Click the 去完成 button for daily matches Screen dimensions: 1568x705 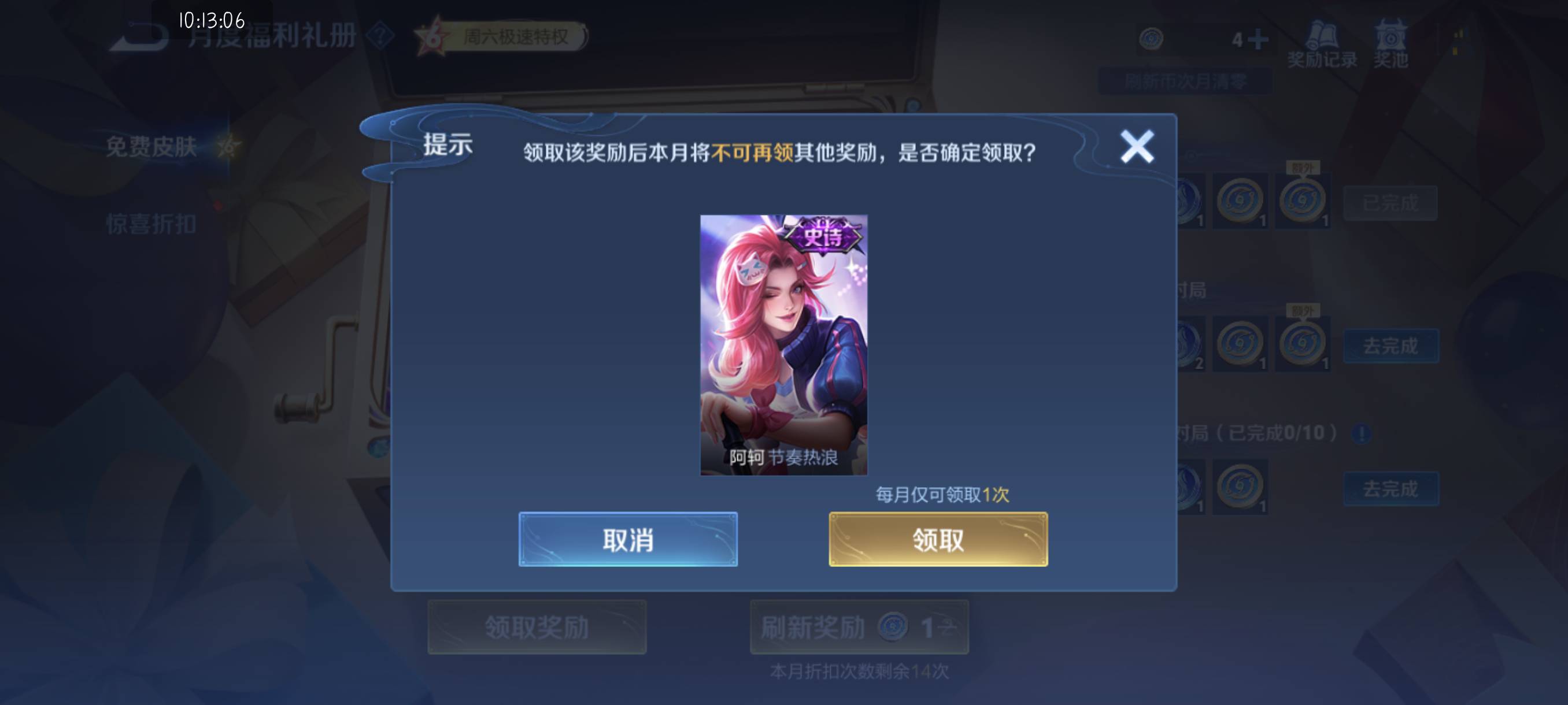1392,346
